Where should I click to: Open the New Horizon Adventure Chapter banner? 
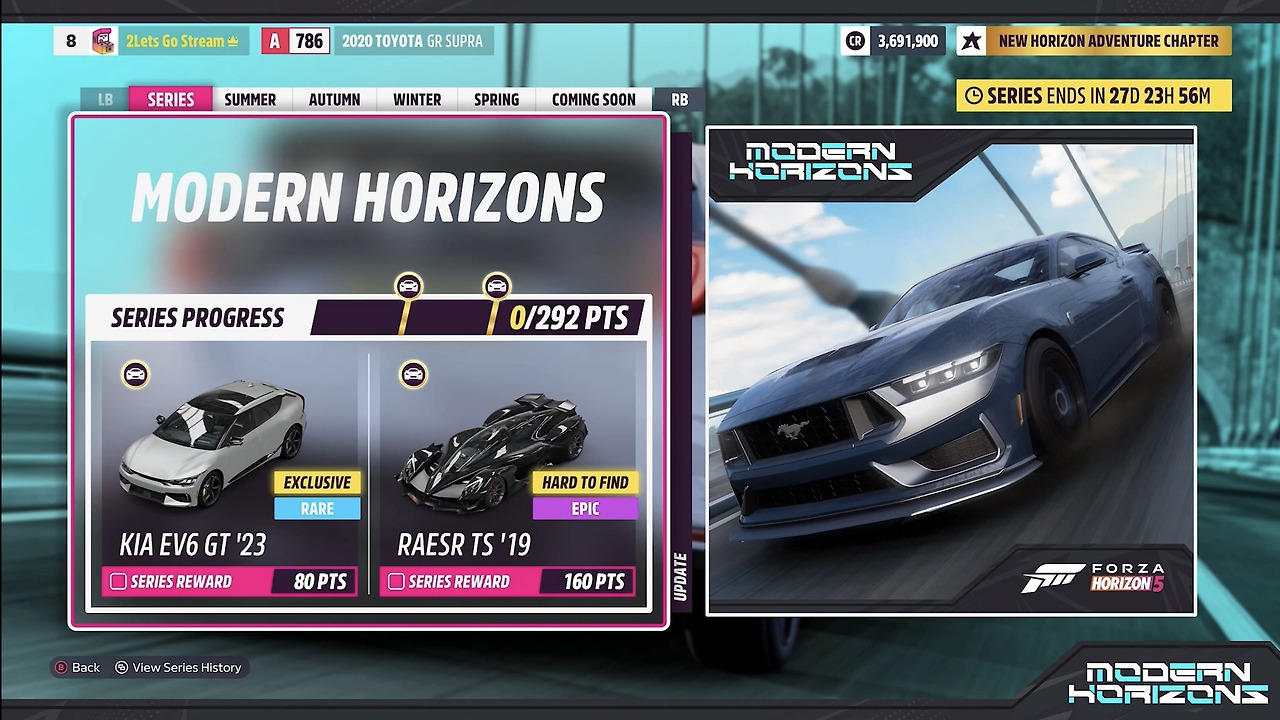(1094, 41)
